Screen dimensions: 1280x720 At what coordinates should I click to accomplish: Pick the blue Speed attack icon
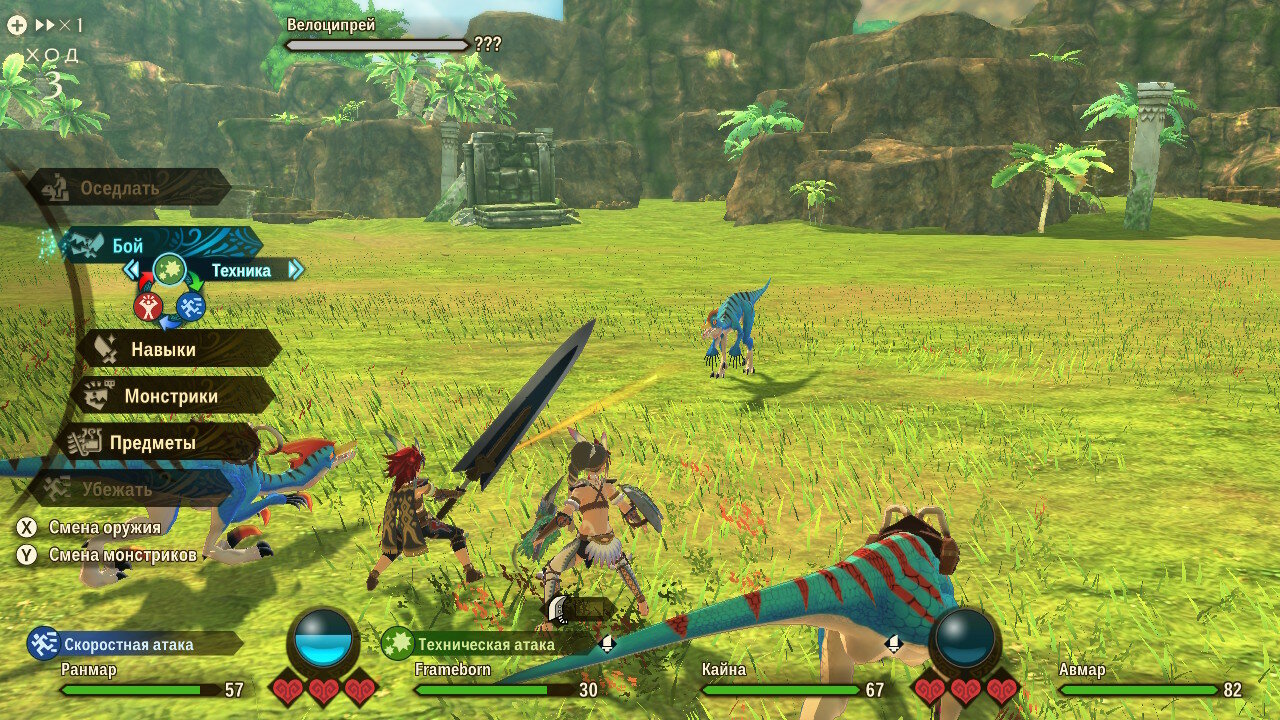190,307
